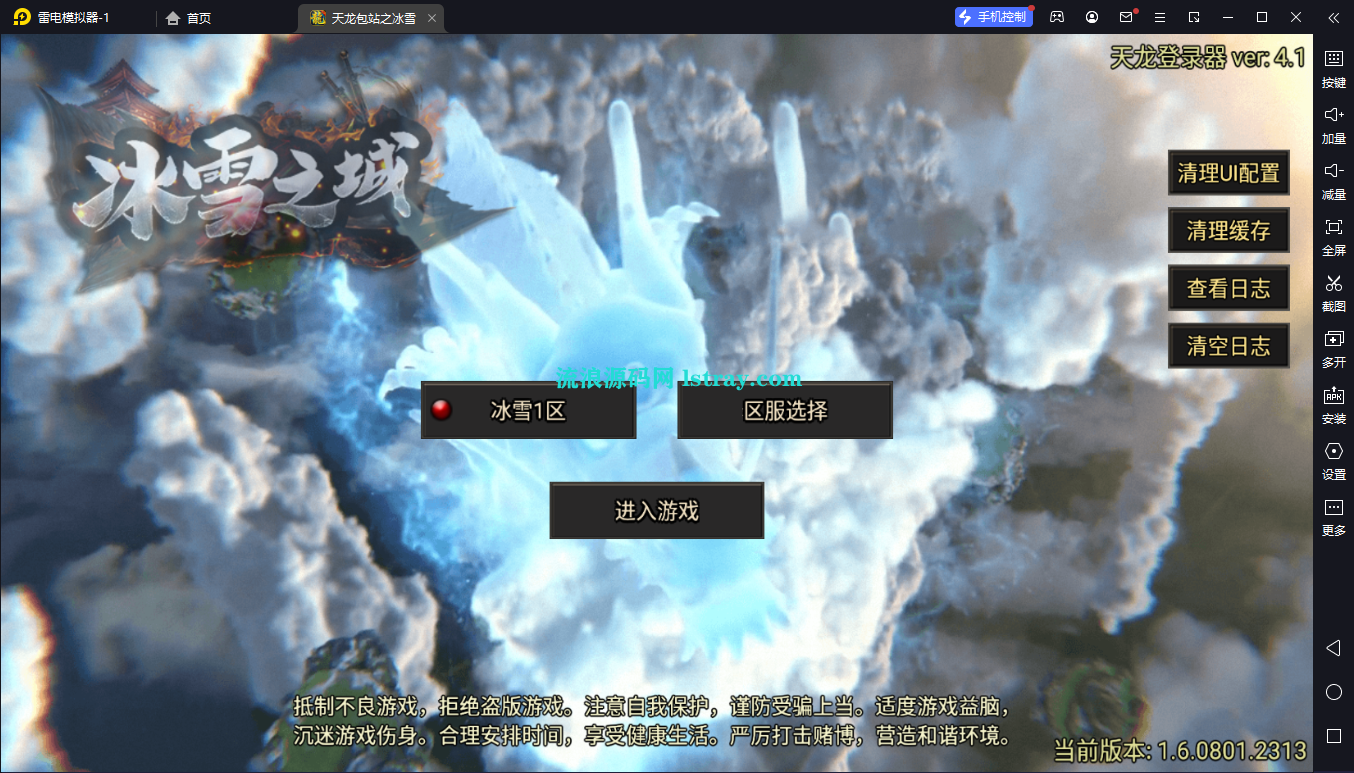
Task: Open the gamepad controls icon
Action: pyautogui.click(x=1057, y=17)
